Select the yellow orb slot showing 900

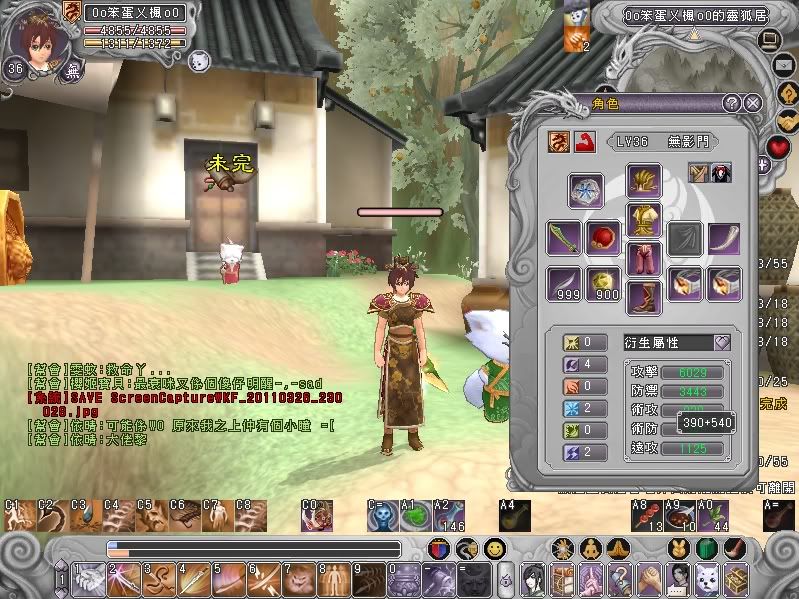[603, 283]
